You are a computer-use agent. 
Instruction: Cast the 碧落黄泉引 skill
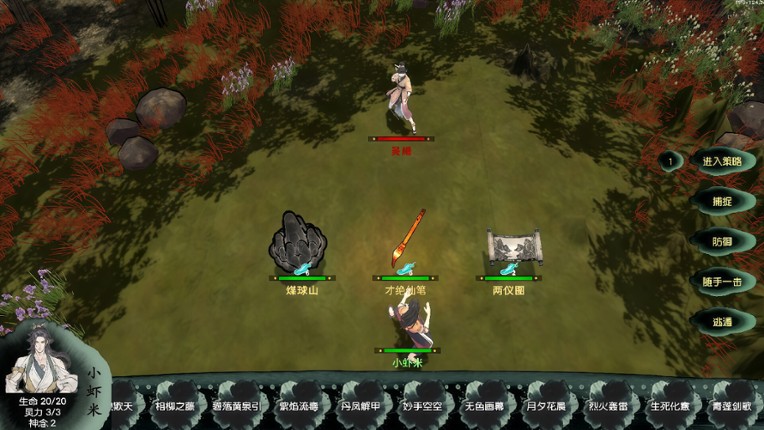tap(237, 406)
